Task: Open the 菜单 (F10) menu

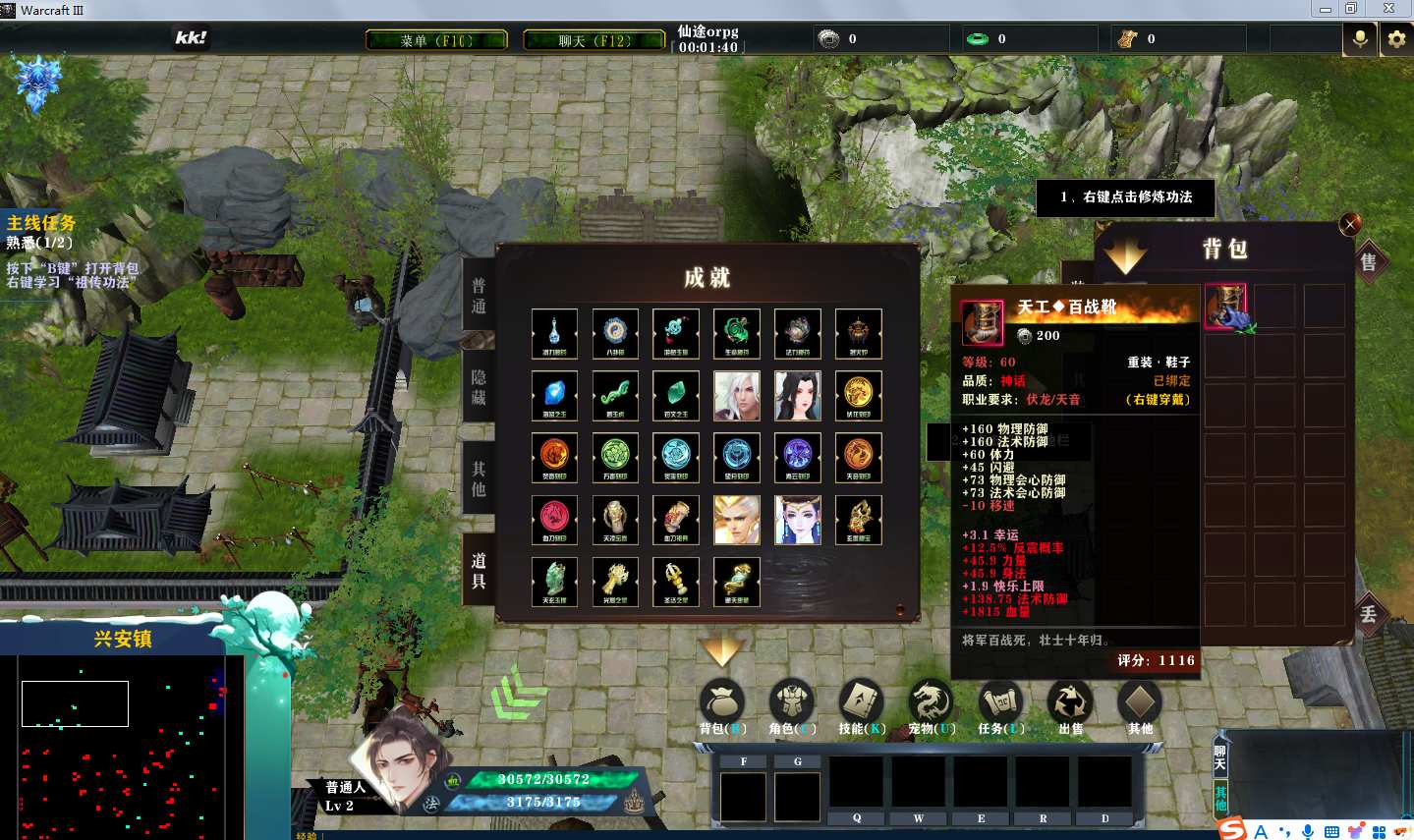Action: pyautogui.click(x=436, y=40)
